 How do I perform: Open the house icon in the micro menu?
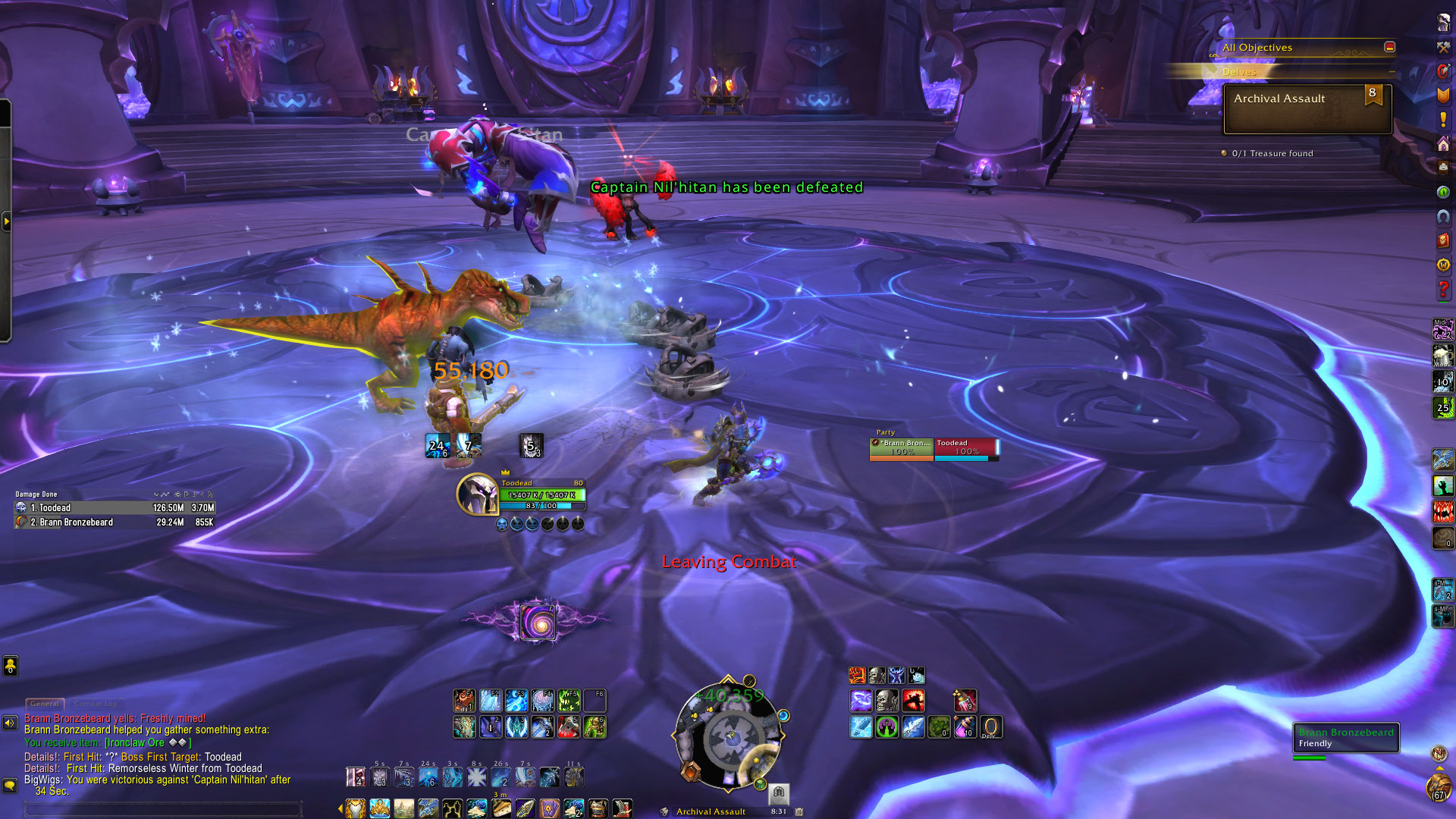pos(1443,144)
